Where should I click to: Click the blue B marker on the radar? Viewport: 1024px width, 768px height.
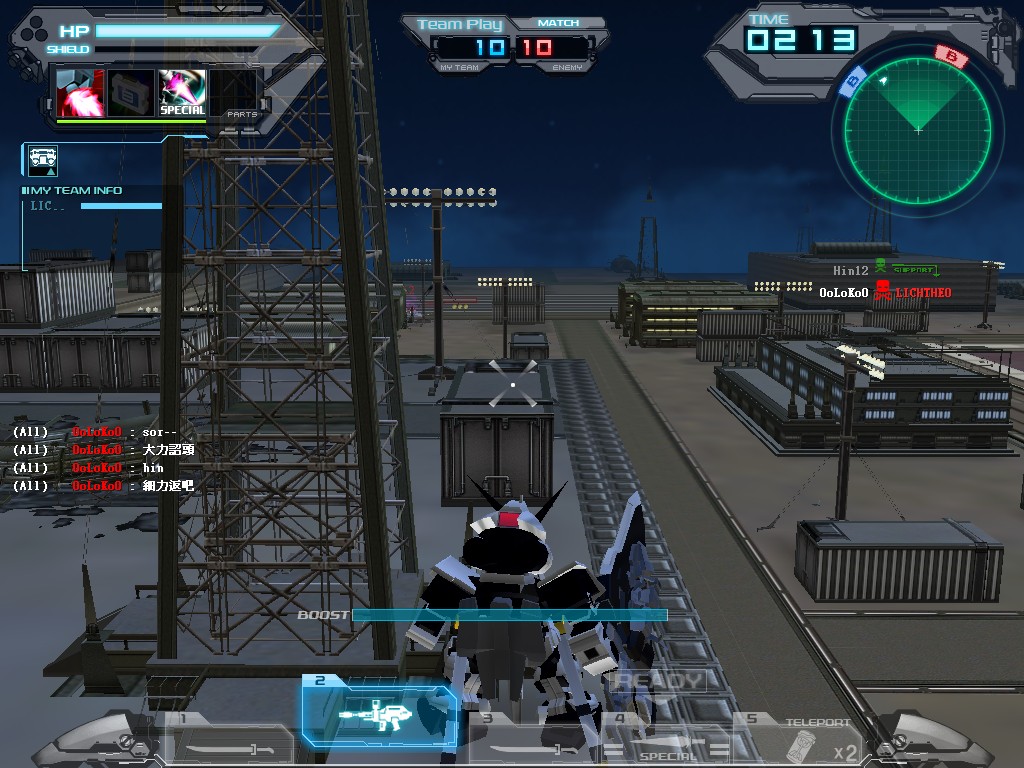pos(853,82)
